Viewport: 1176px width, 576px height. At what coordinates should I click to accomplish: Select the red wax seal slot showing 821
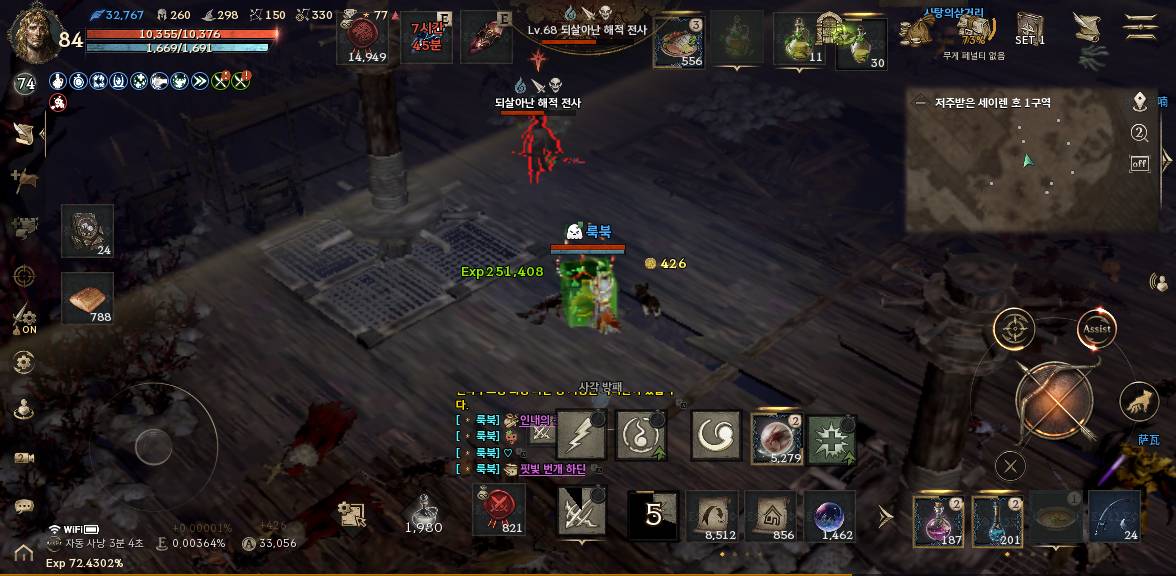498,508
